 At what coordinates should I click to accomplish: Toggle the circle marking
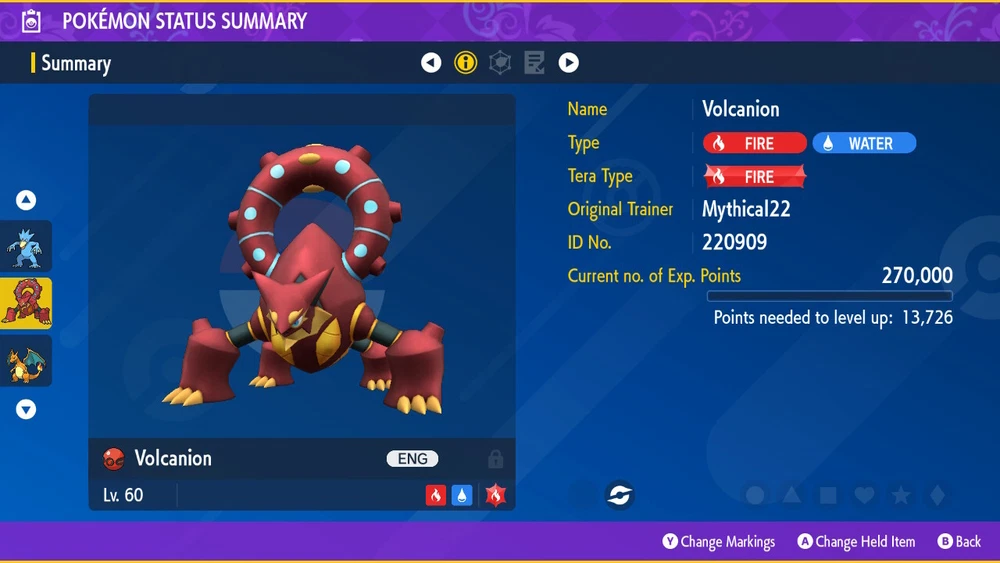tap(756, 495)
